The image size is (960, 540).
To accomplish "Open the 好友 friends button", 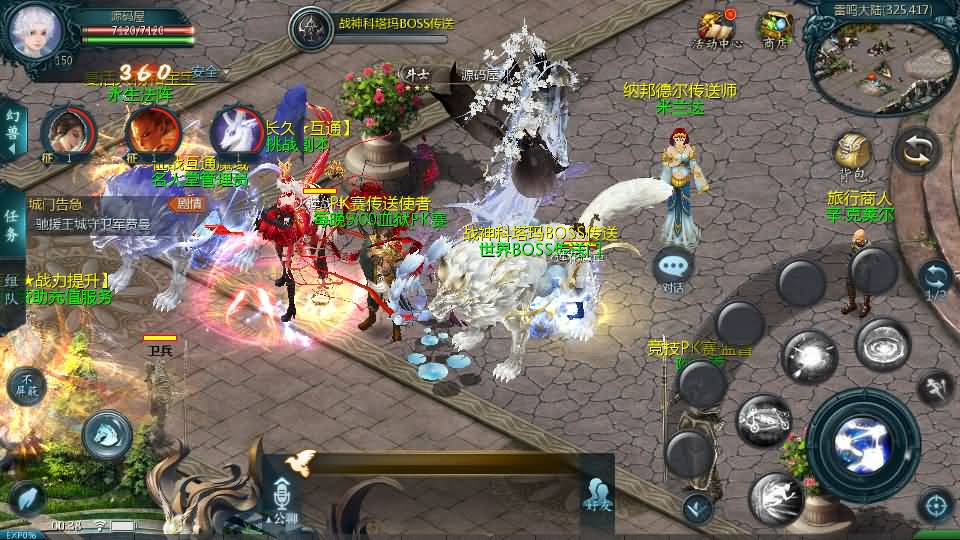I will coord(598,493).
